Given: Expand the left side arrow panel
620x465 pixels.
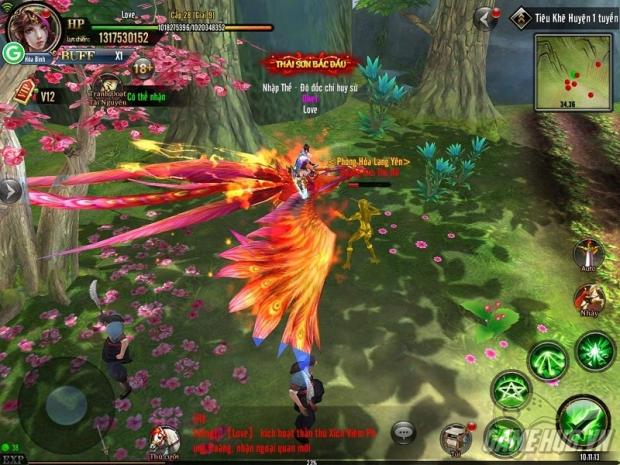Looking at the screenshot, I should click(10, 190).
